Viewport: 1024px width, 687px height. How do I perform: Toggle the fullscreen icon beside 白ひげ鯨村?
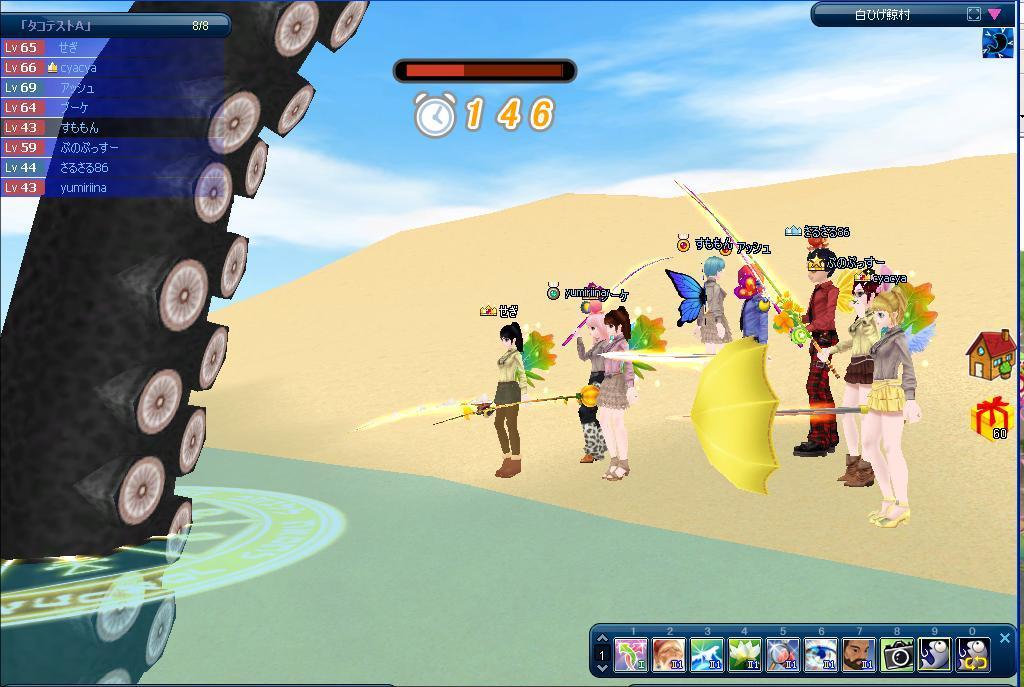pos(974,14)
